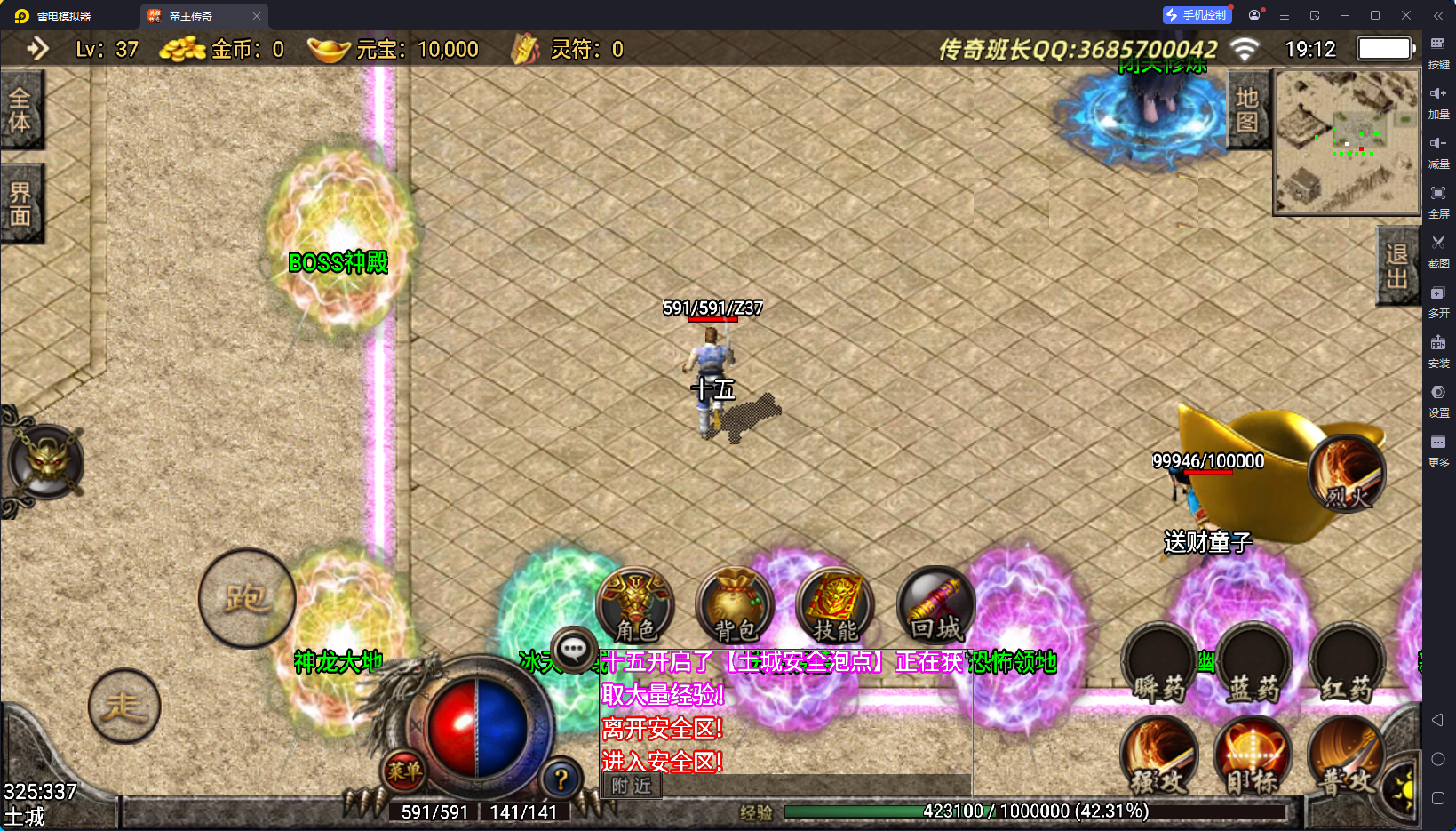The image size is (1456, 831).
Task: Activate the 烈火 fire skill
Action: pyautogui.click(x=1347, y=474)
